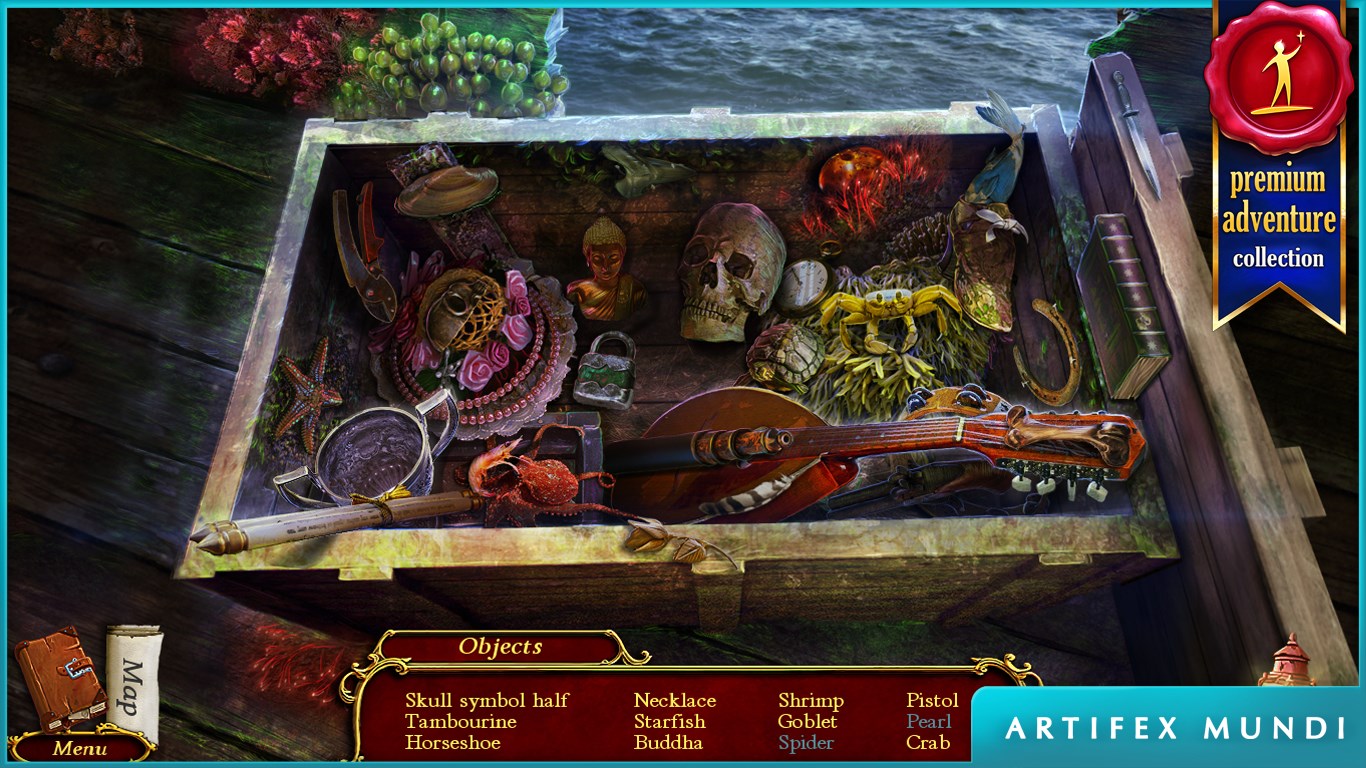The height and width of the screenshot is (768, 1366).
Task: Open the Menu button
Action: 80,747
